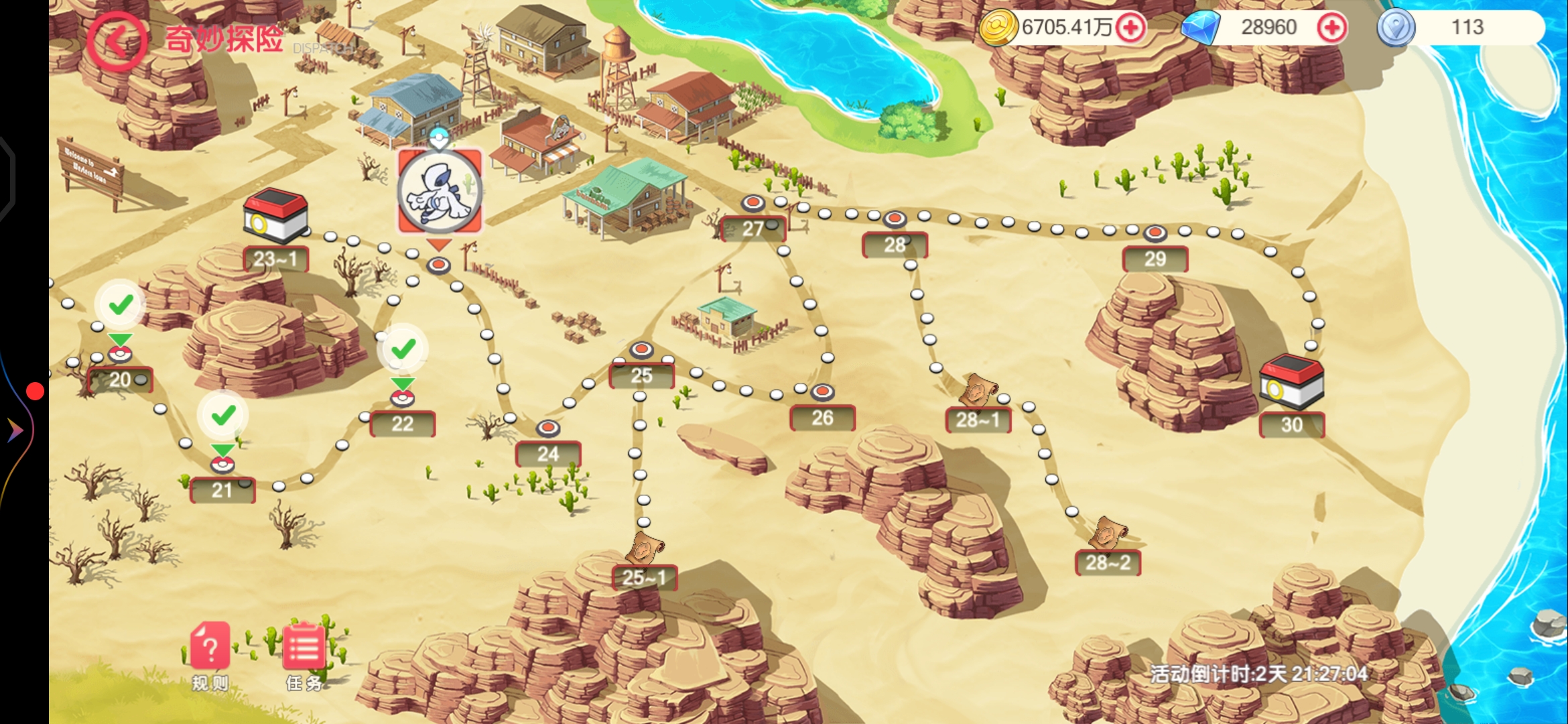This screenshot has width=1568, height=724.
Task: Buy more blue diamonds with the plus button
Action: [x=1331, y=27]
